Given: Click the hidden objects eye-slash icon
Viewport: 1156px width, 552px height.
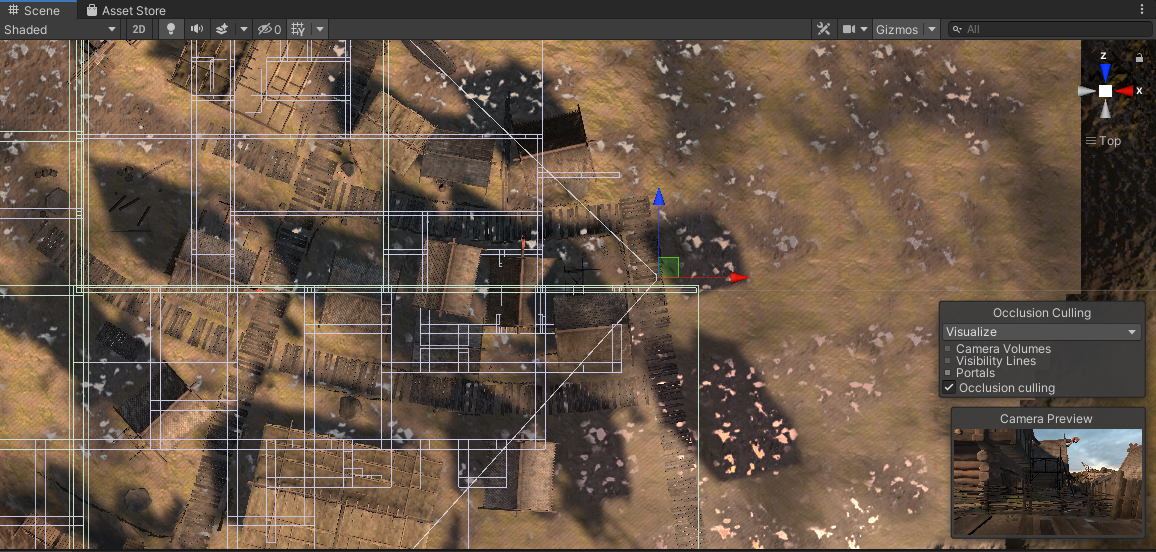Looking at the screenshot, I should 269,29.
